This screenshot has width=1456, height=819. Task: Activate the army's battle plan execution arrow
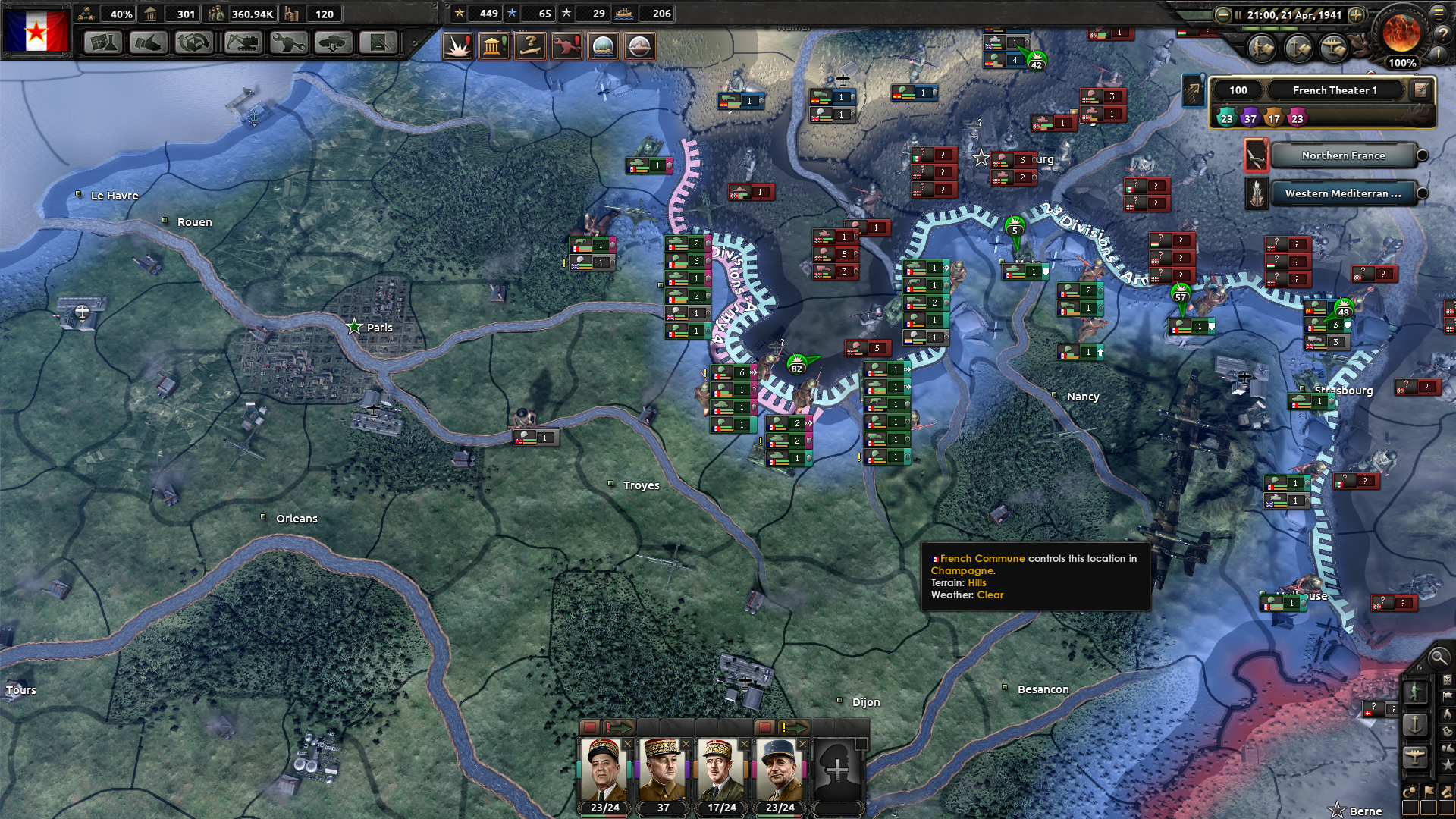point(622,728)
